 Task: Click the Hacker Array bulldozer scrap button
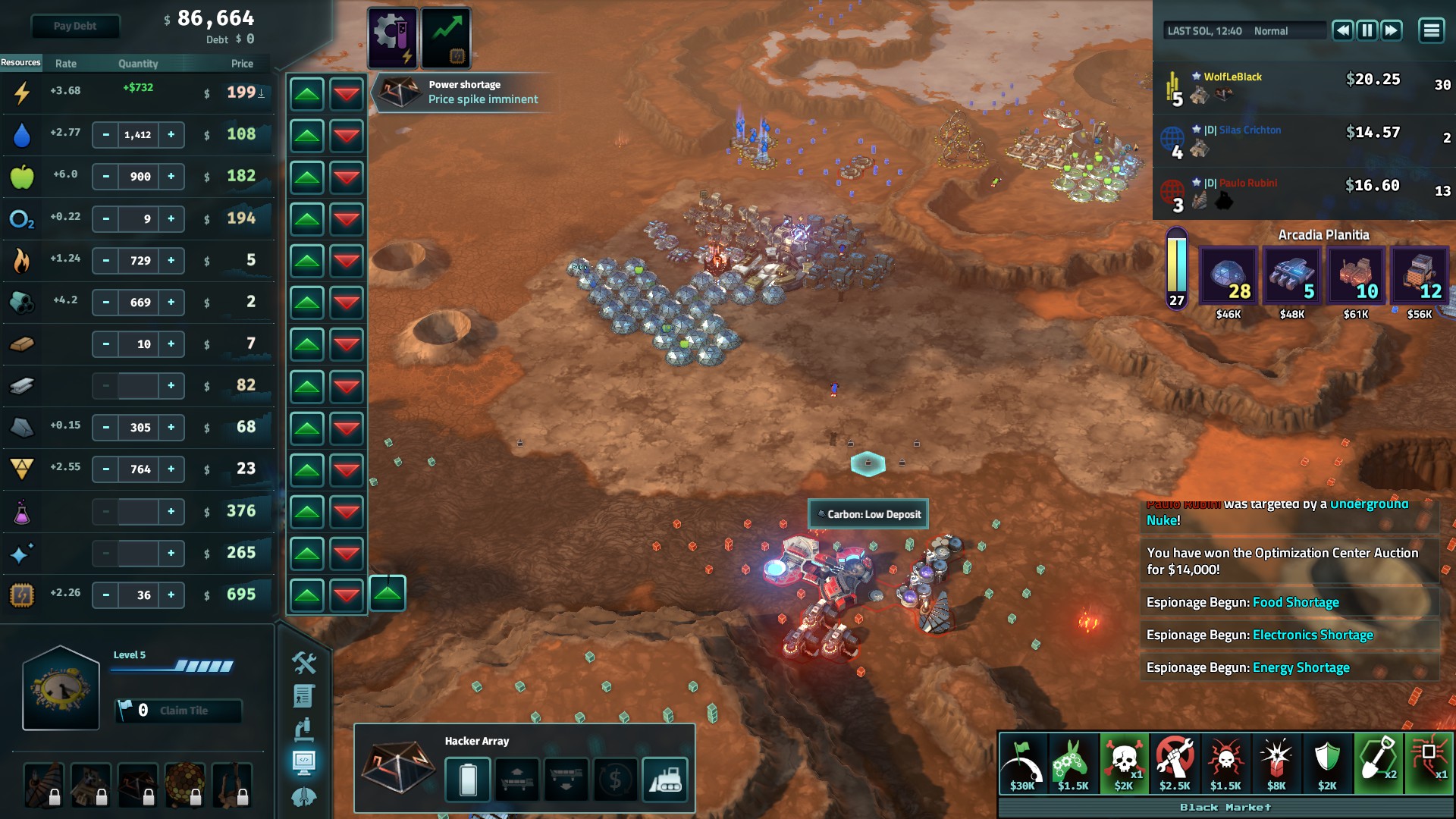(x=665, y=779)
